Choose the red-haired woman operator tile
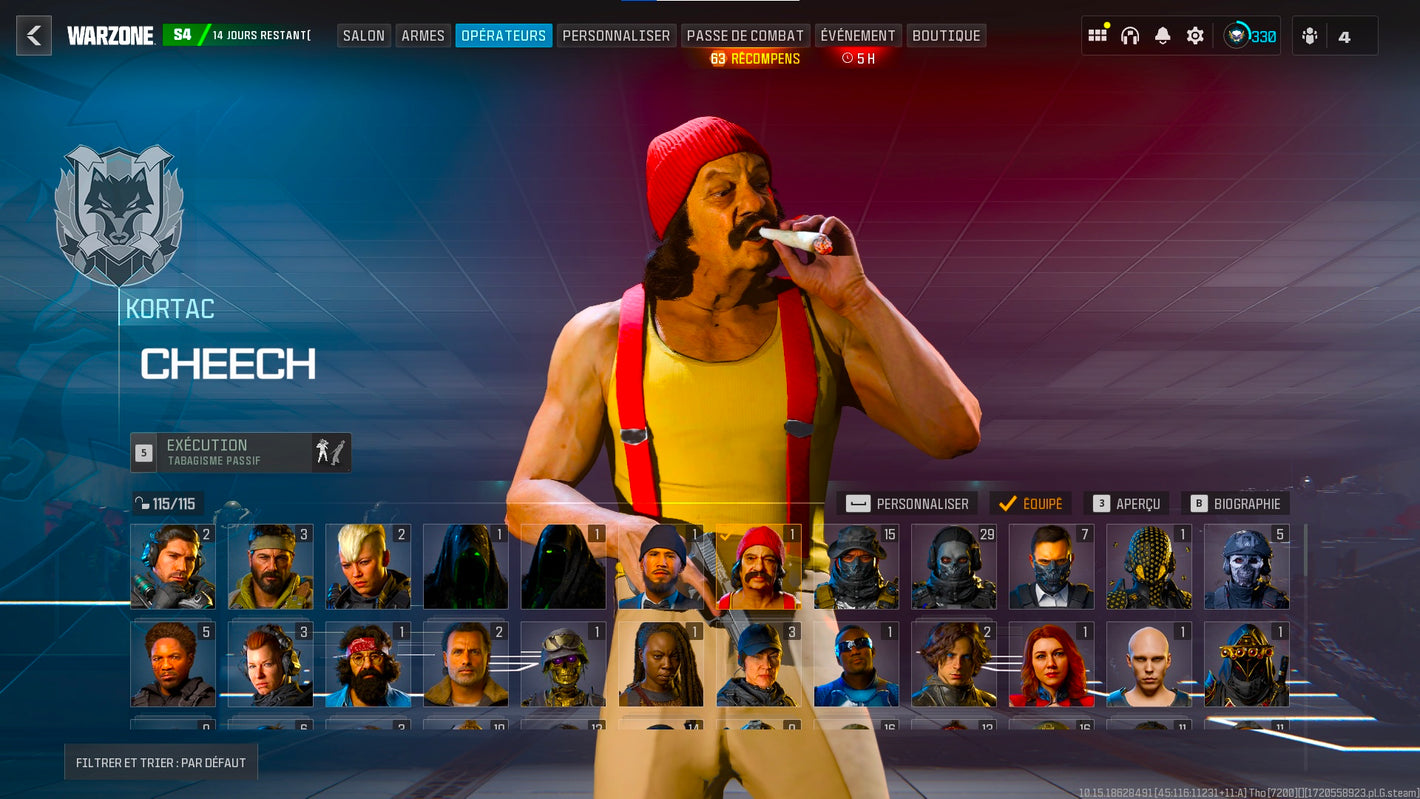 [1051, 664]
